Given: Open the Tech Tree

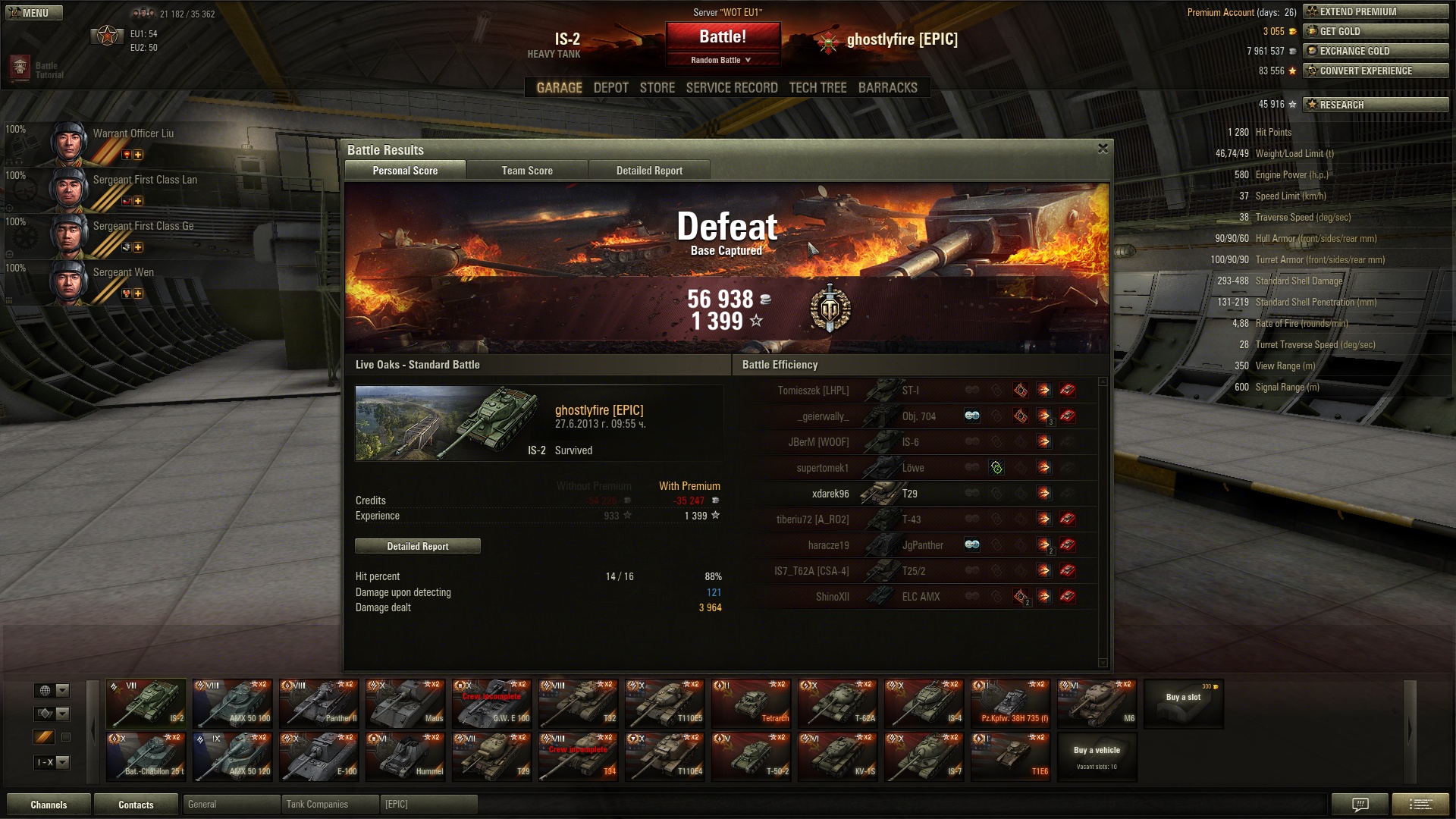Looking at the screenshot, I should pos(817,88).
